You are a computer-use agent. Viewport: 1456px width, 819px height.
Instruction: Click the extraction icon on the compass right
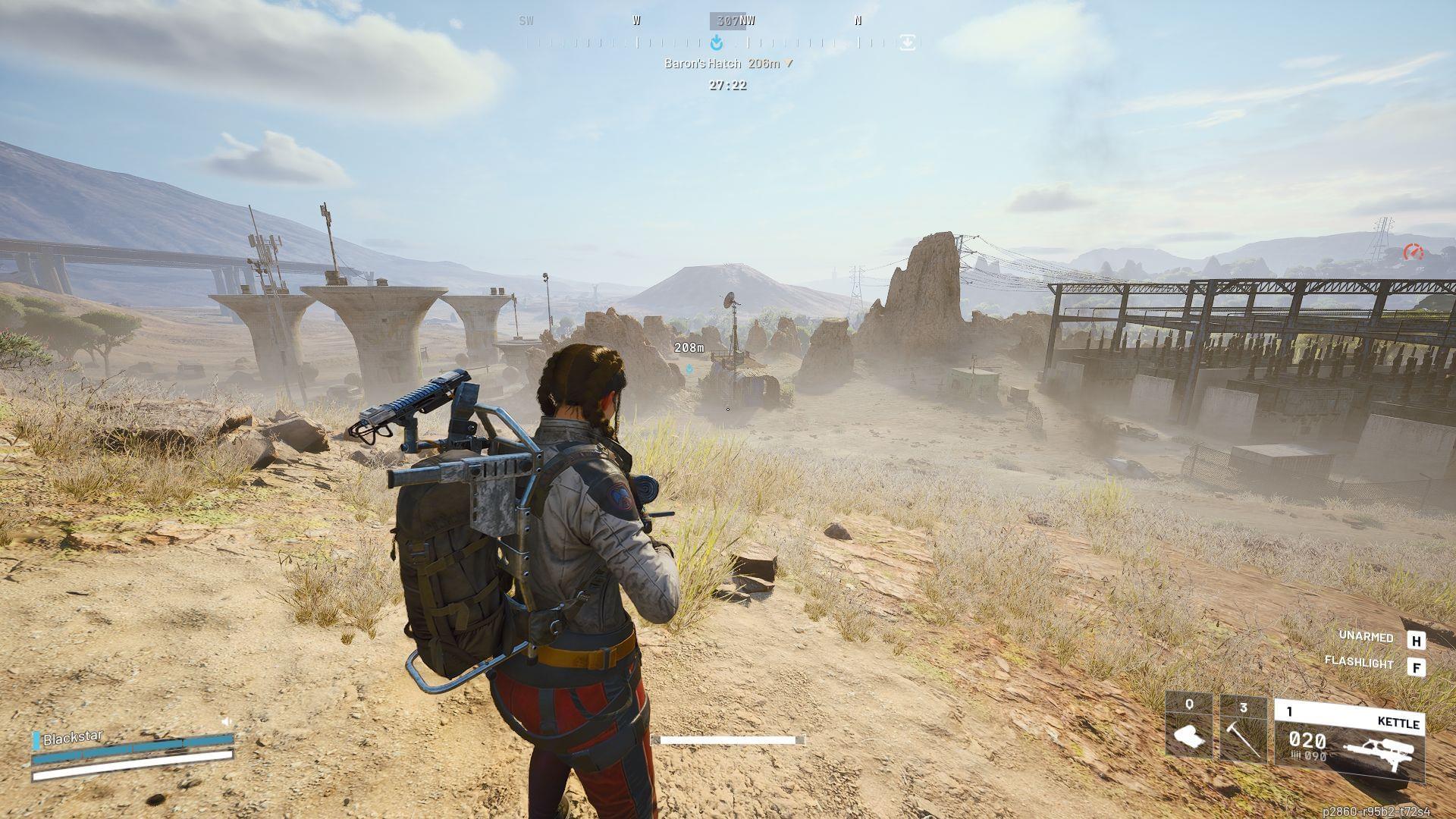(x=907, y=43)
